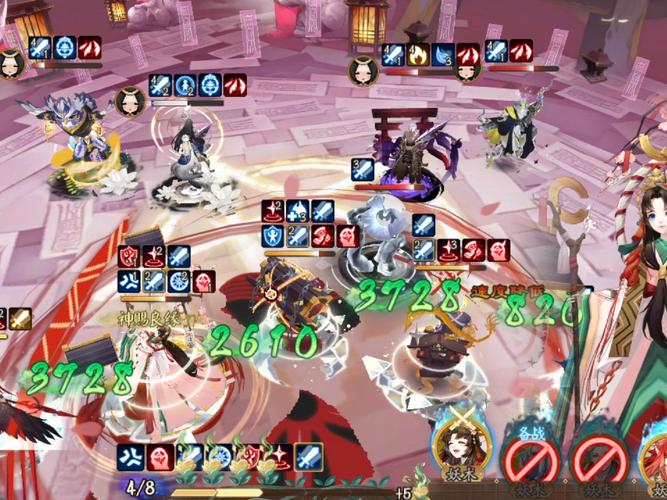The width and height of the screenshot is (667, 500).
Task: Choose the red-haired shikigami card
Action: [x=654, y=462]
